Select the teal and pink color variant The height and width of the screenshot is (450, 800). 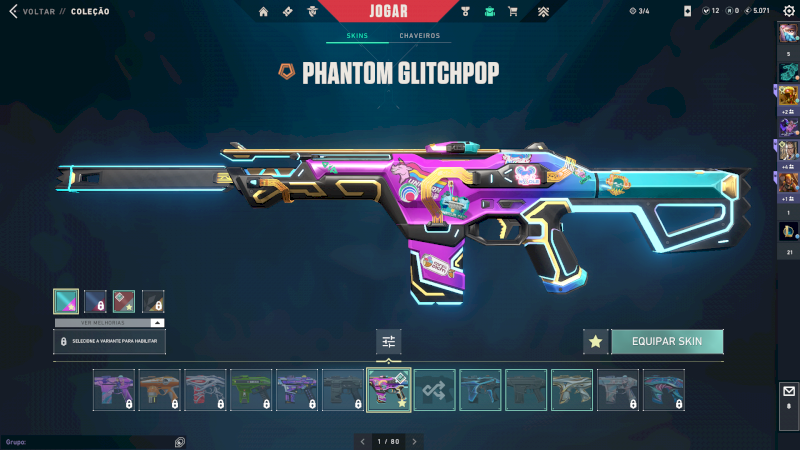point(65,301)
